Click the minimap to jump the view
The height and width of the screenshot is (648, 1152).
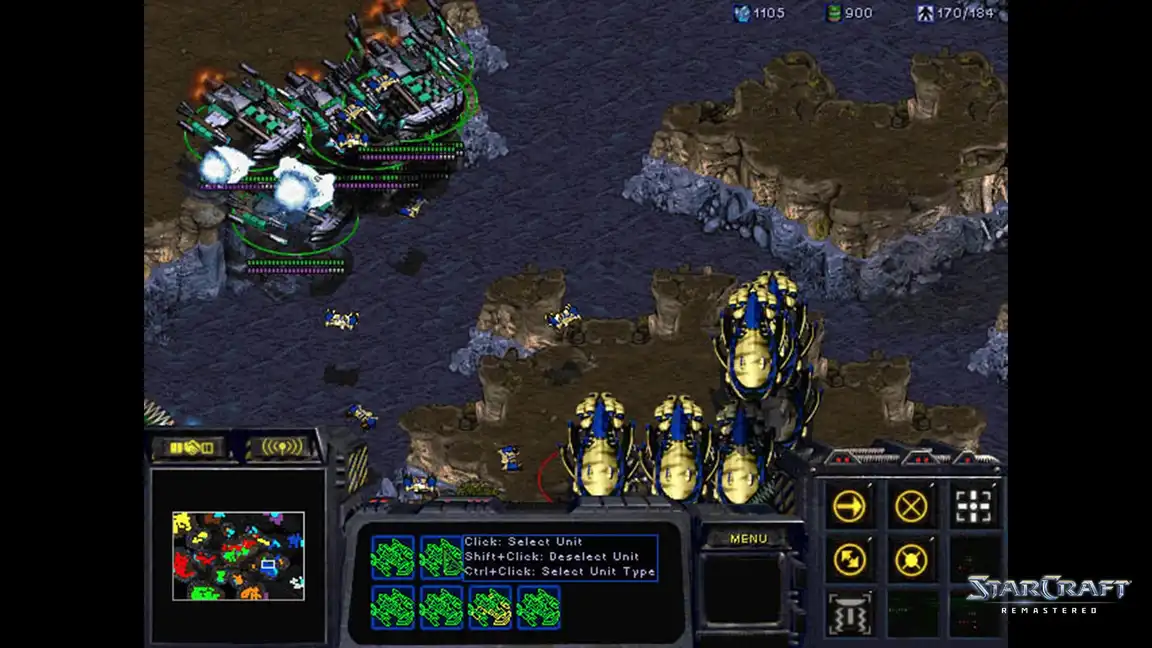(x=238, y=556)
